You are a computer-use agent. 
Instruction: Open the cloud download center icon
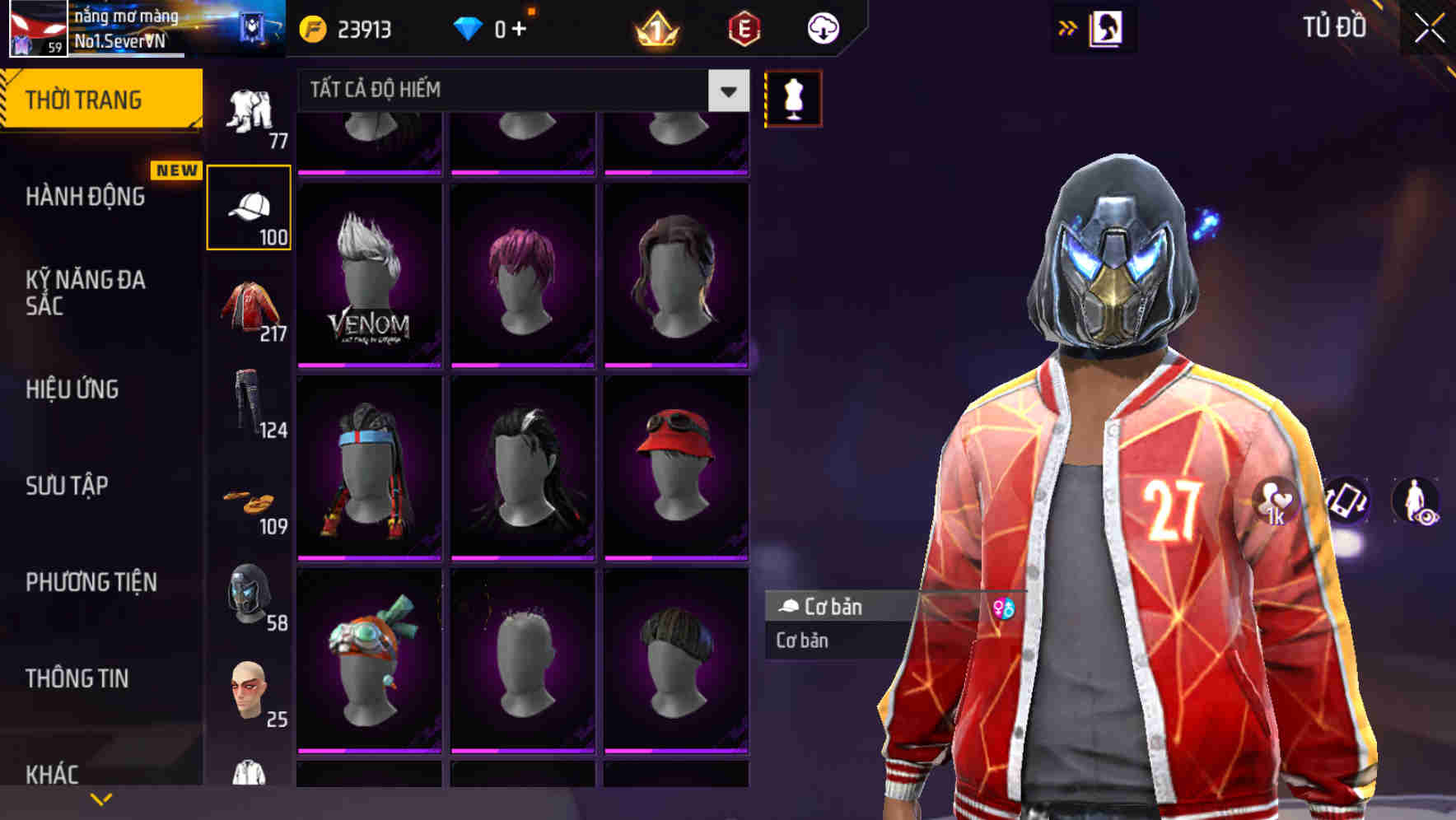(x=824, y=27)
